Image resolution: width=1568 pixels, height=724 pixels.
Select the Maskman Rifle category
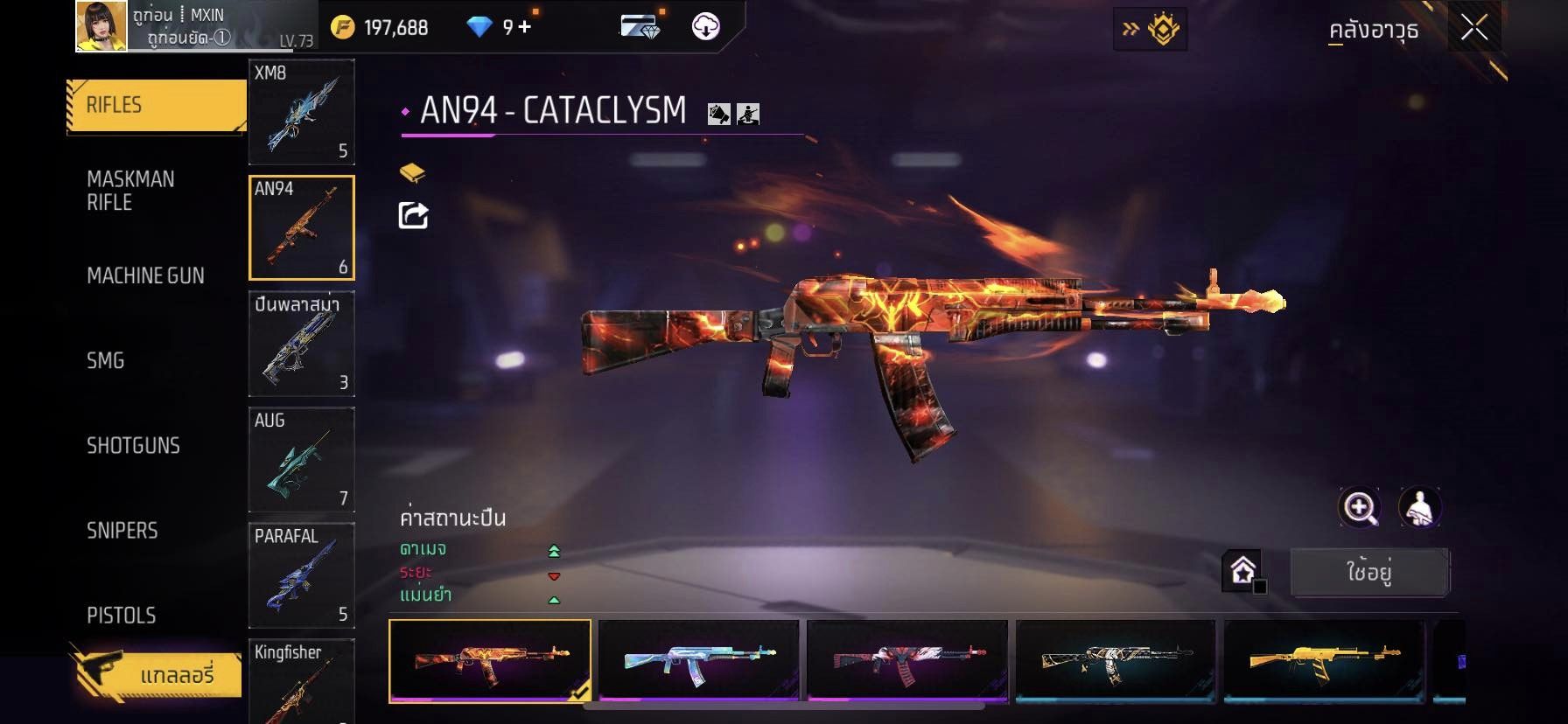(x=131, y=191)
